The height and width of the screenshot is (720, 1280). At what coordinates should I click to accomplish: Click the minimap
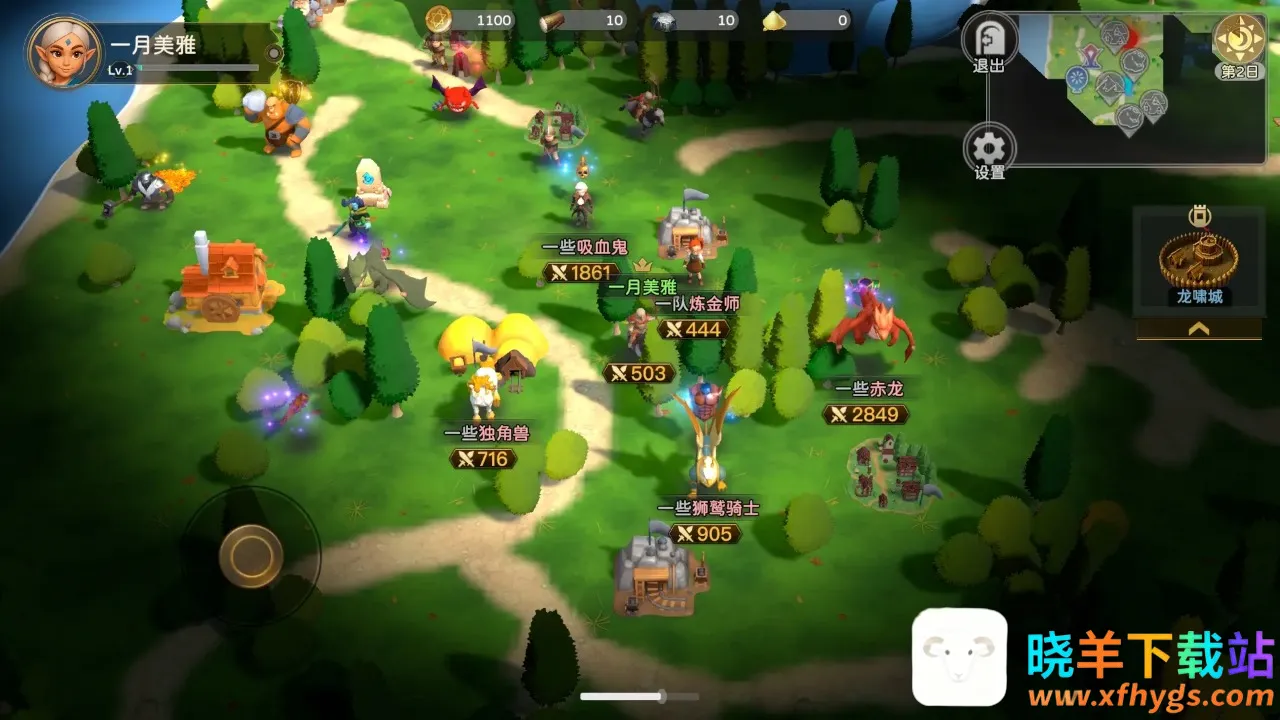coord(1125,88)
